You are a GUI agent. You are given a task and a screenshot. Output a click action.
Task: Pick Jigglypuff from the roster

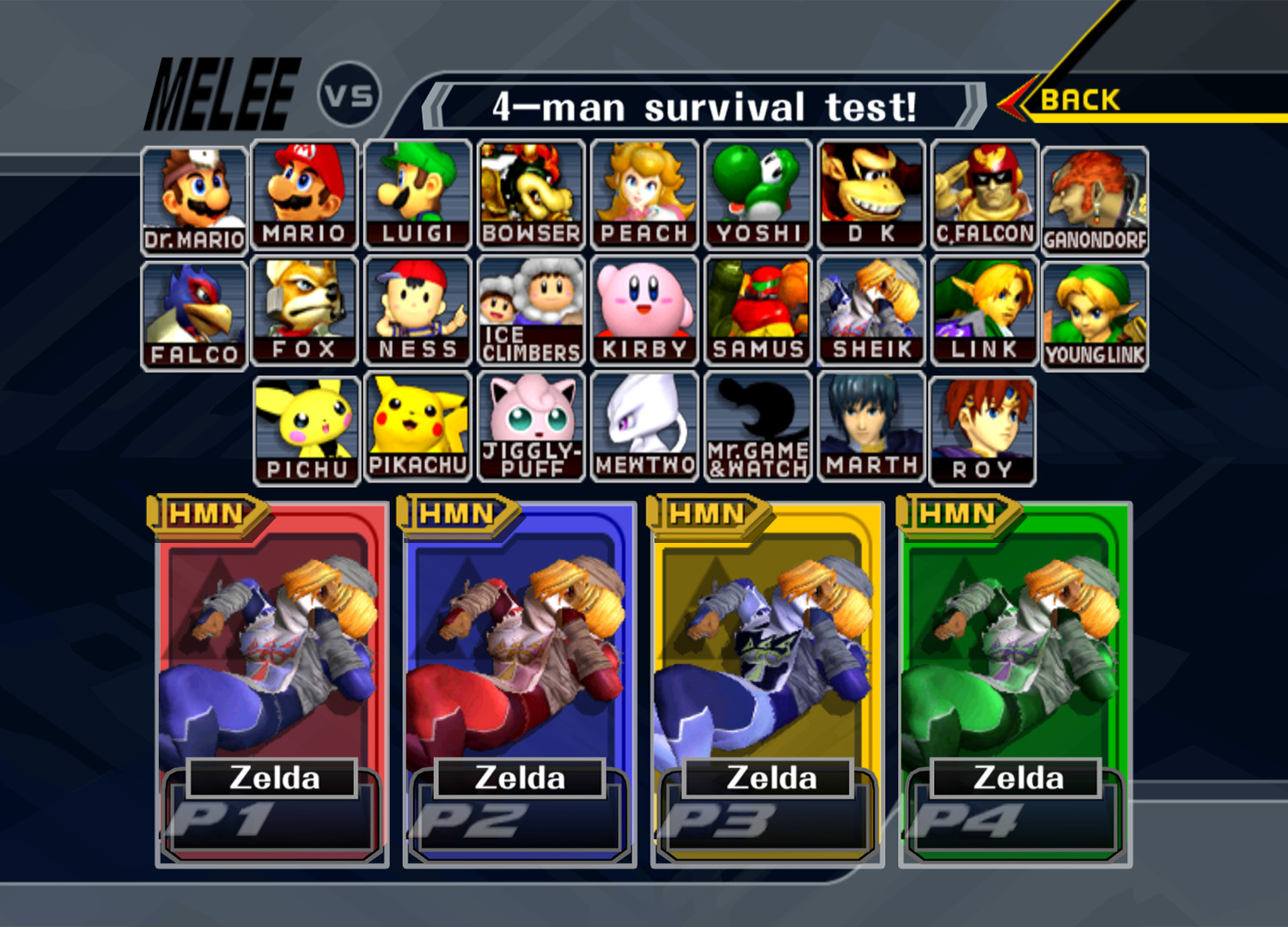click(530, 425)
